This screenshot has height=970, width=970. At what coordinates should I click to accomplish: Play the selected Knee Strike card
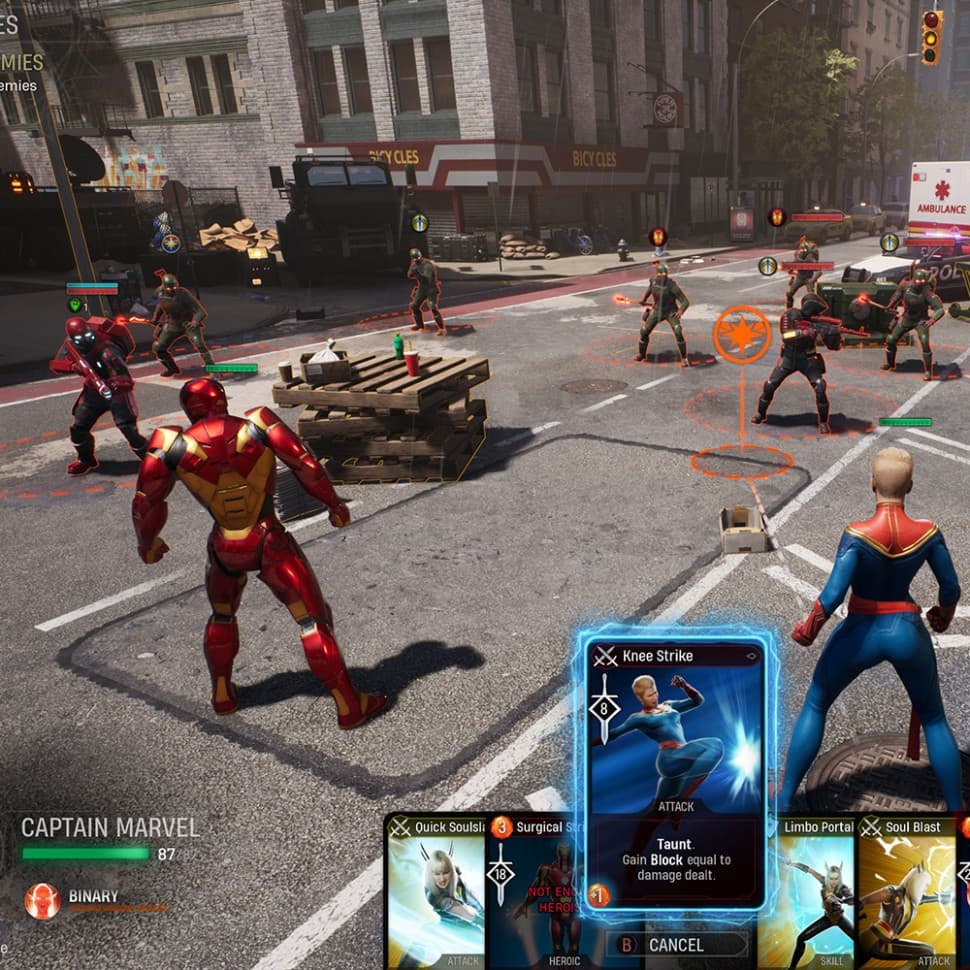(x=676, y=772)
